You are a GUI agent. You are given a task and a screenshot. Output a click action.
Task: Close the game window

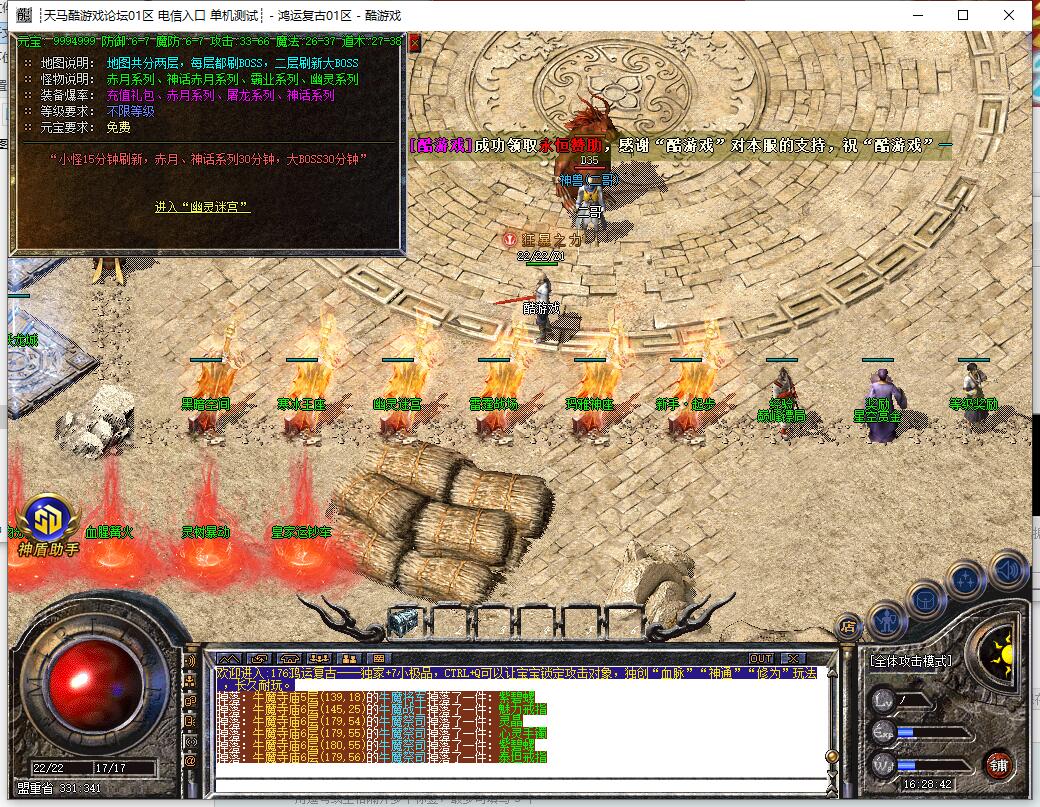click(1009, 15)
